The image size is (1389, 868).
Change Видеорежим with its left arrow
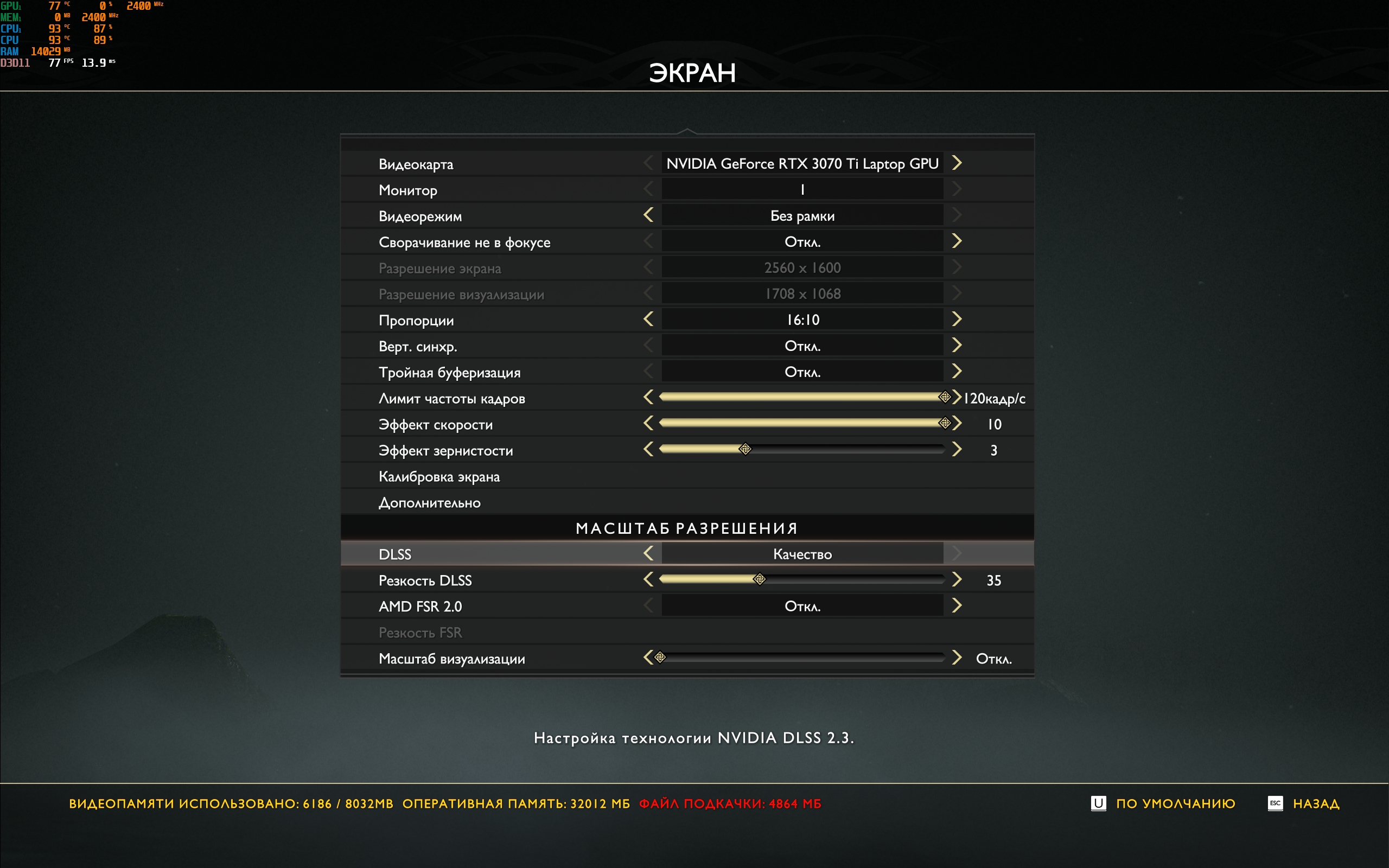[x=648, y=215]
